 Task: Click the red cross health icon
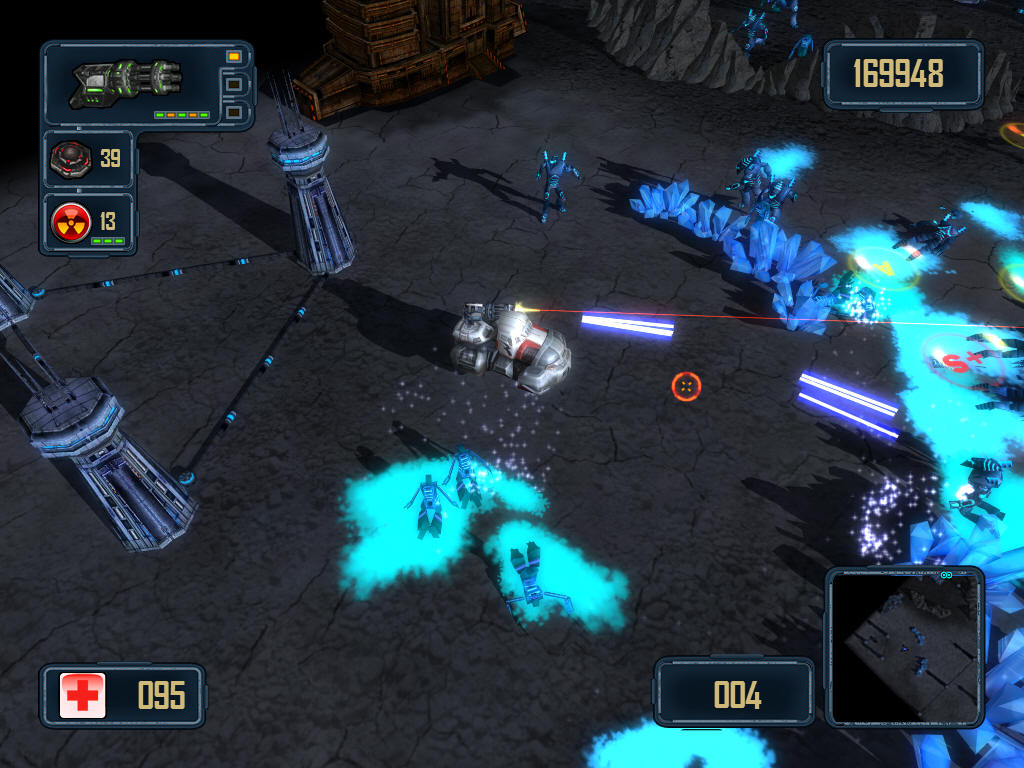click(x=82, y=695)
